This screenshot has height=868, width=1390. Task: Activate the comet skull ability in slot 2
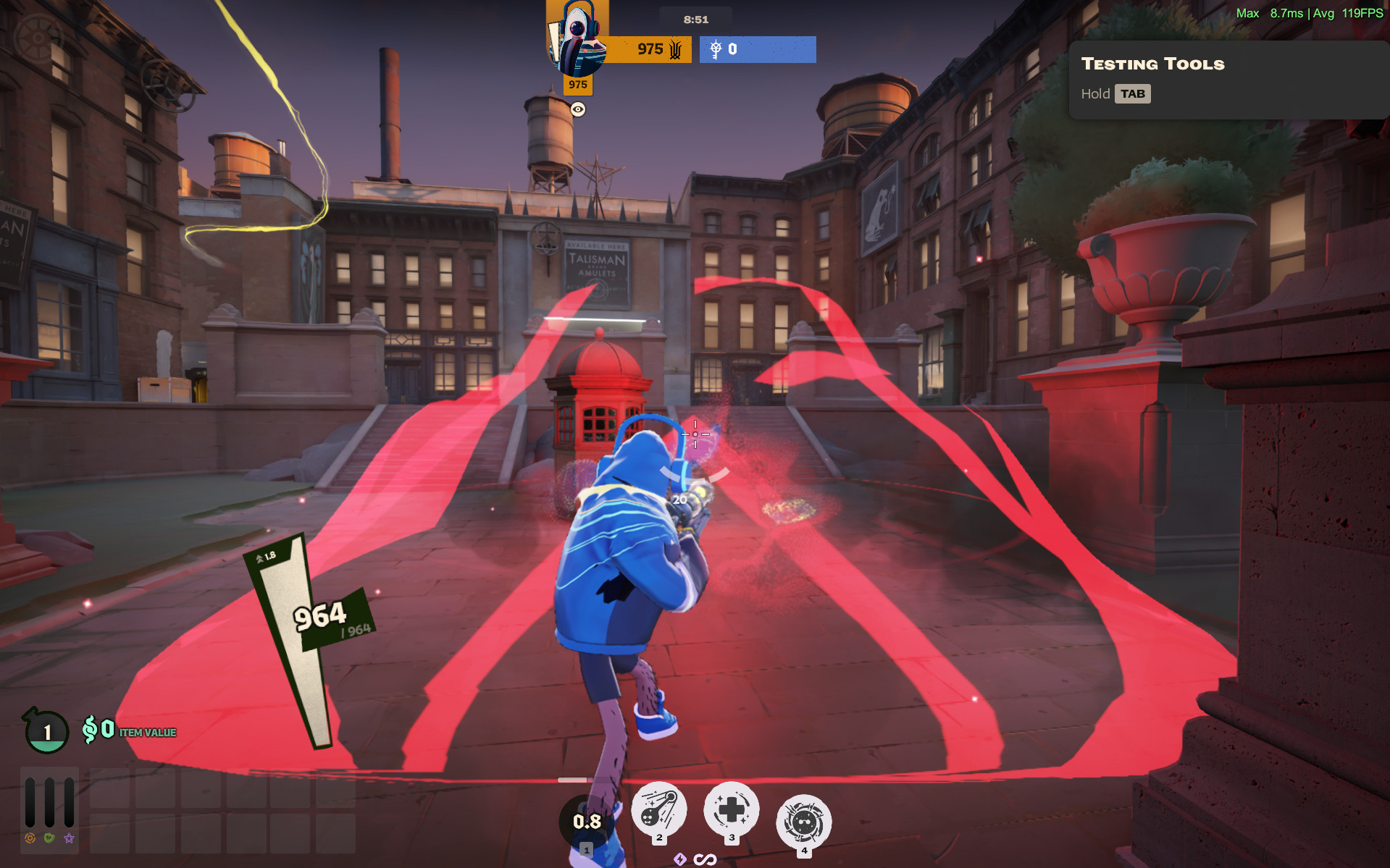[x=658, y=810]
